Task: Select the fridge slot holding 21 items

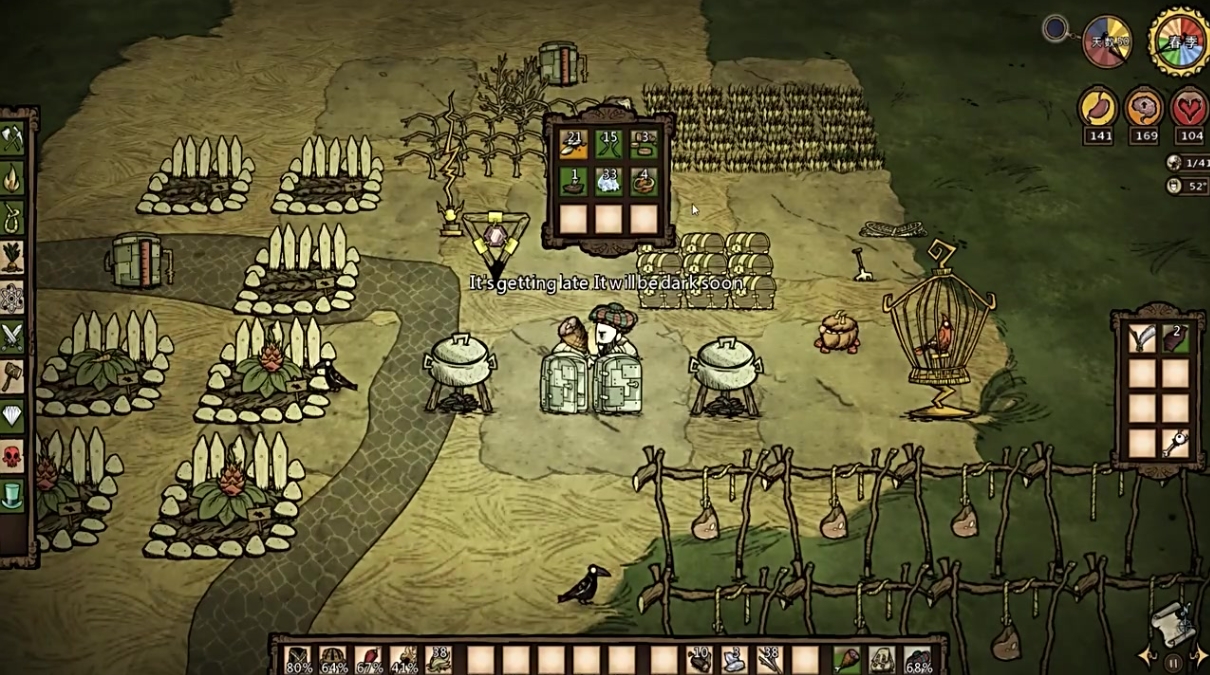Action: pyautogui.click(x=574, y=145)
